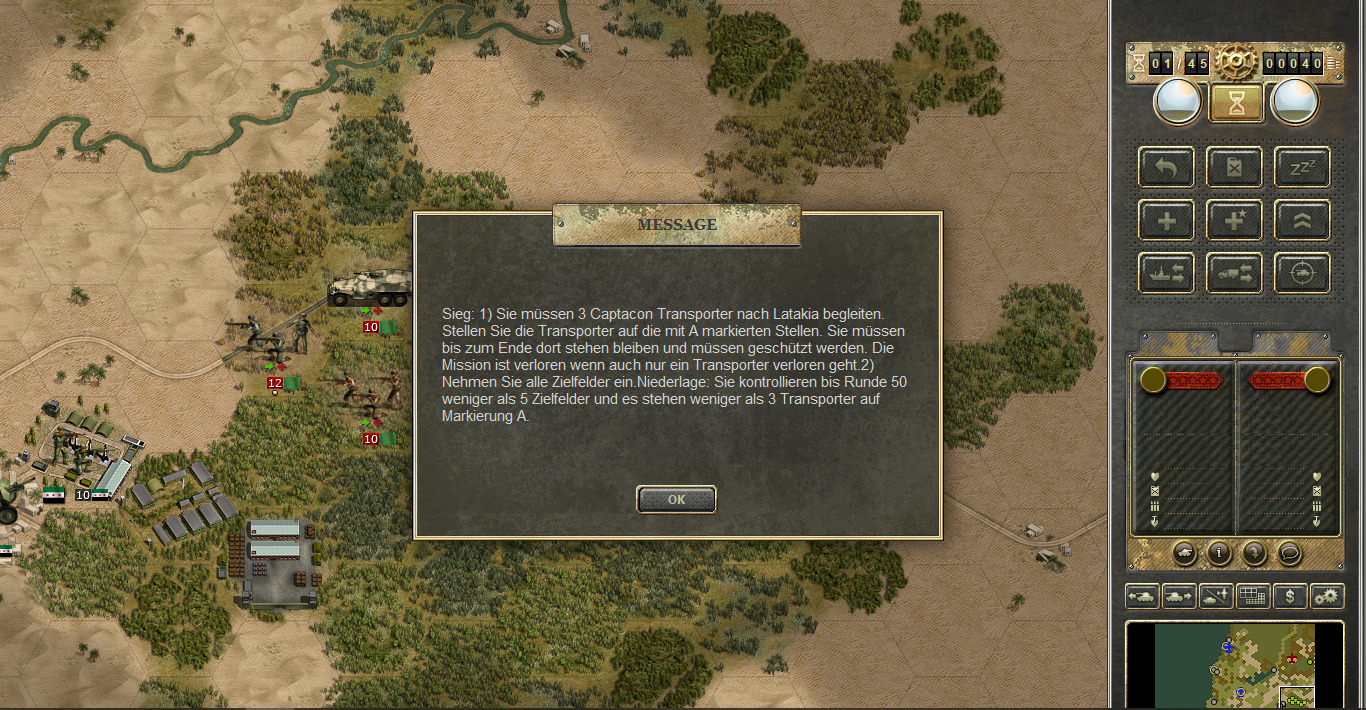The image size is (1366, 710).
Task: Click the tank crosshair targeting button
Action: point(1302,273)
